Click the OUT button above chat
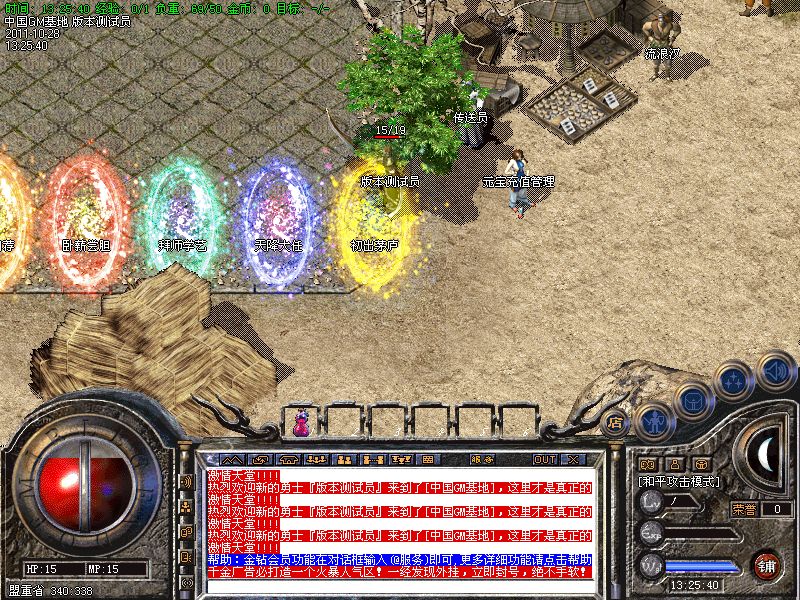 coord(544,459)
